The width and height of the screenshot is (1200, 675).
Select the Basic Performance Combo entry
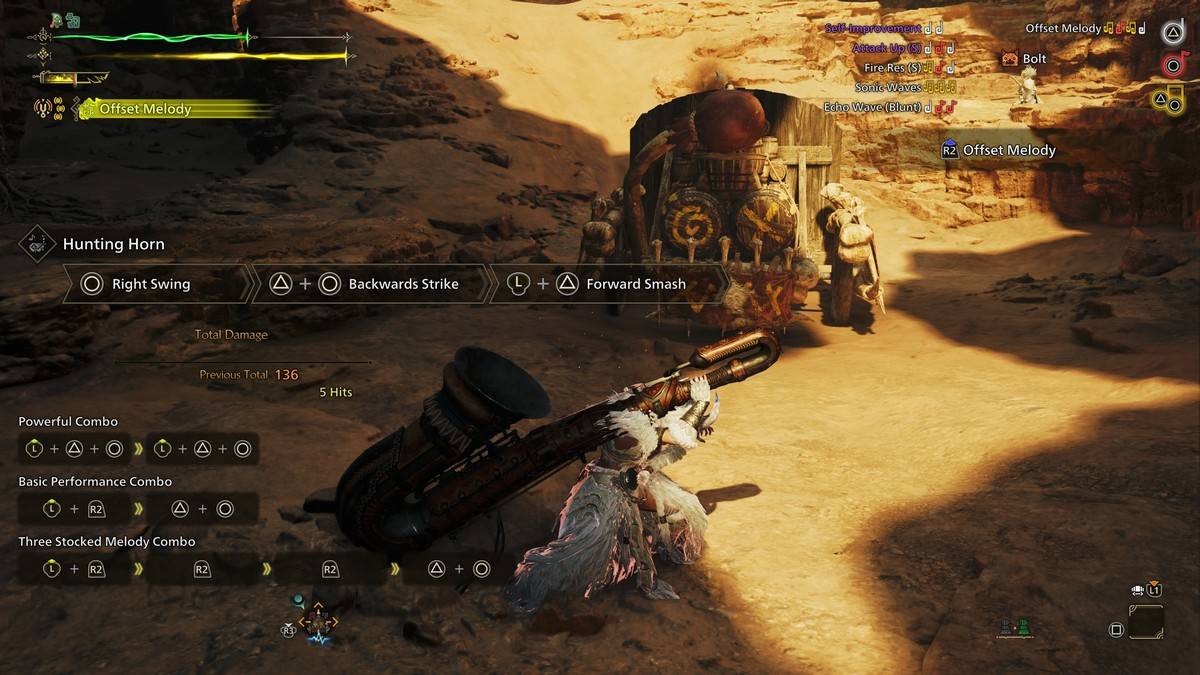[x=95, y=482]
